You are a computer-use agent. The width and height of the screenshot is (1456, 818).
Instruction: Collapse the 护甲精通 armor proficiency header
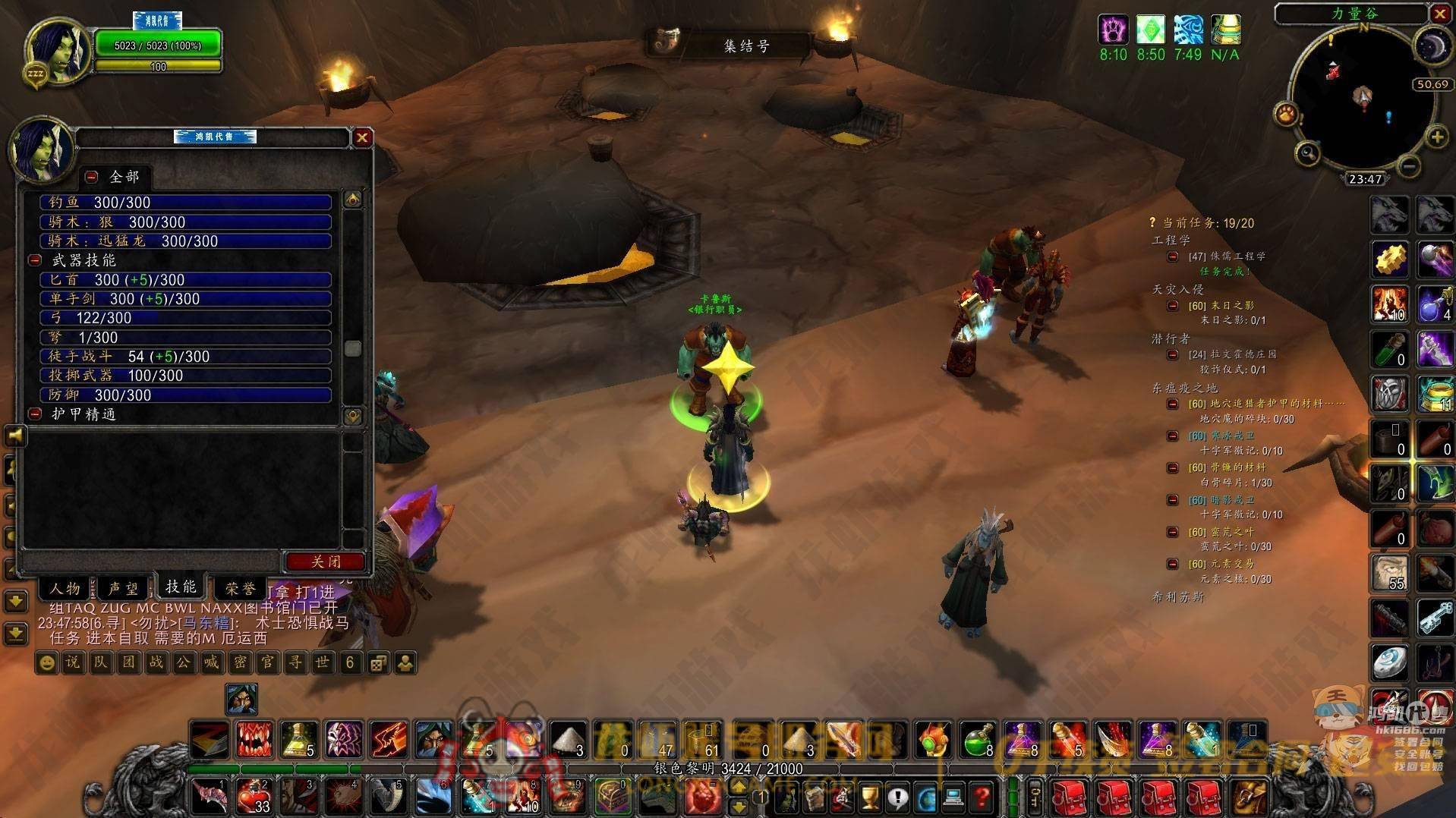(x=35, y=414)
